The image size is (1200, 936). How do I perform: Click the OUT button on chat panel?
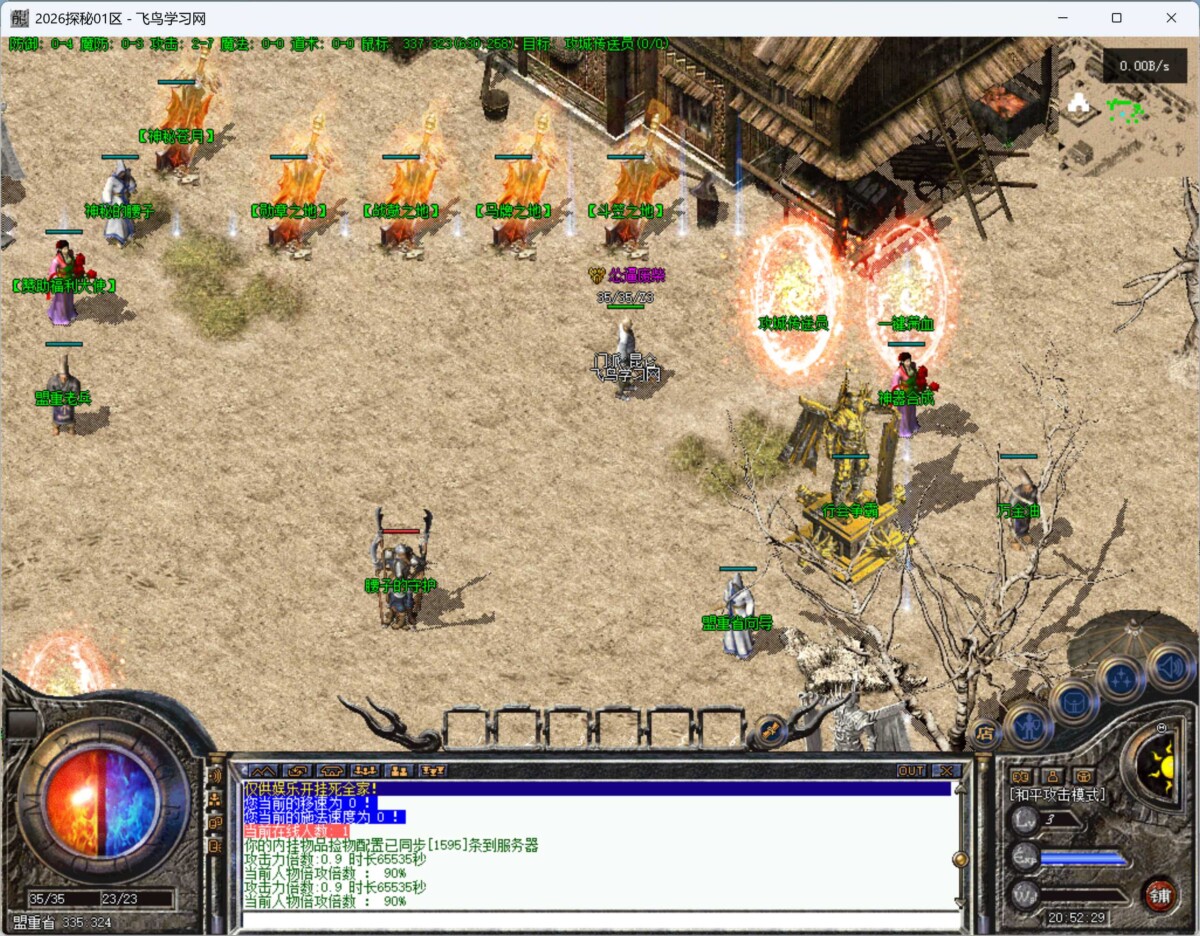(x=911, y=771)
